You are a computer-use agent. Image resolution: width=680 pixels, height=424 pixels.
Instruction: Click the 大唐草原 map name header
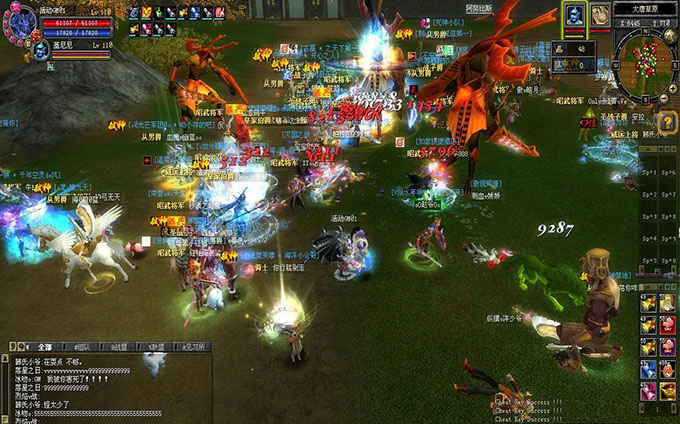(644, 7)
